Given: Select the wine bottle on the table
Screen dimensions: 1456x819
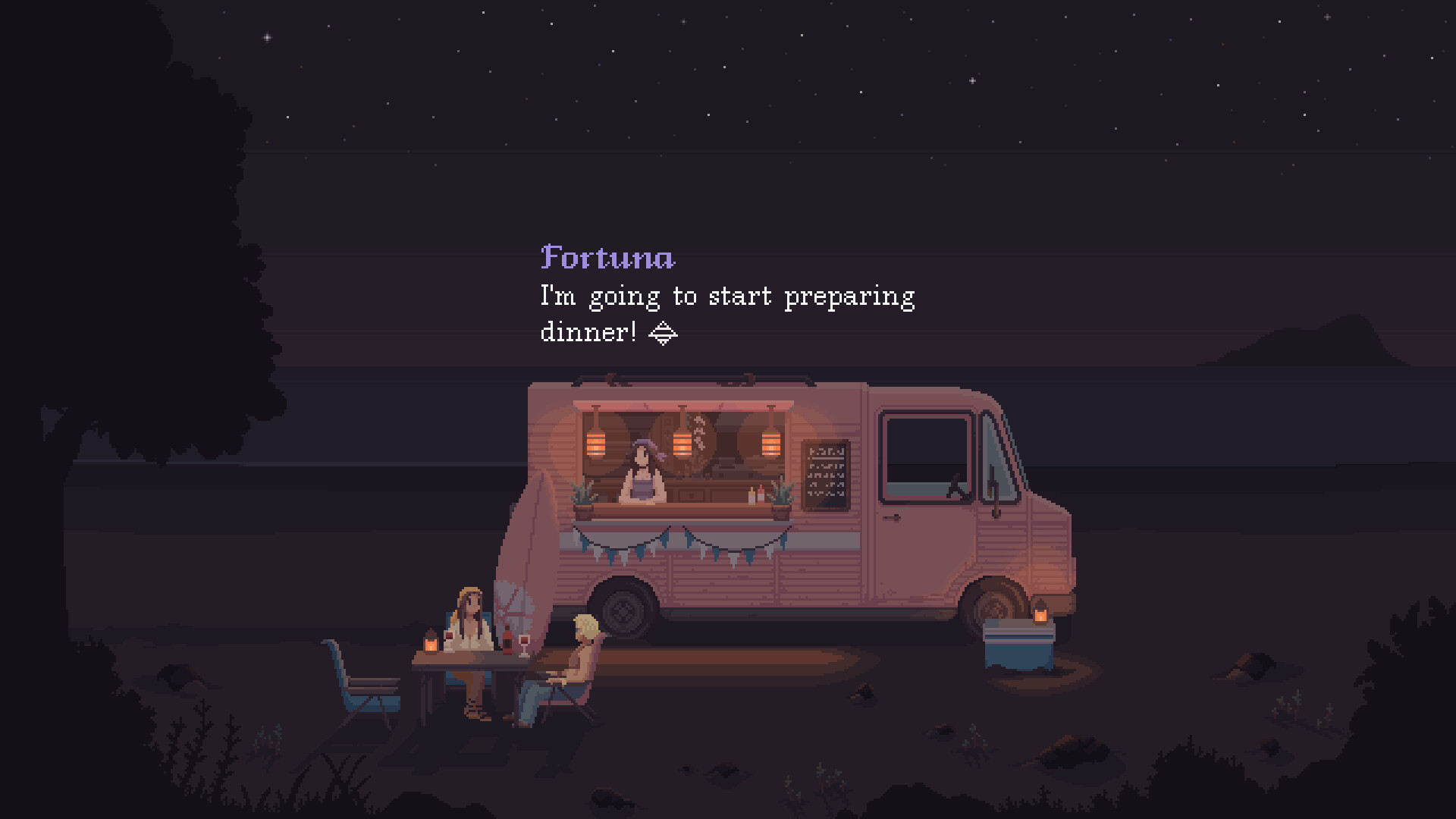Looking at the screenshot, I should (x=507, y=641).
